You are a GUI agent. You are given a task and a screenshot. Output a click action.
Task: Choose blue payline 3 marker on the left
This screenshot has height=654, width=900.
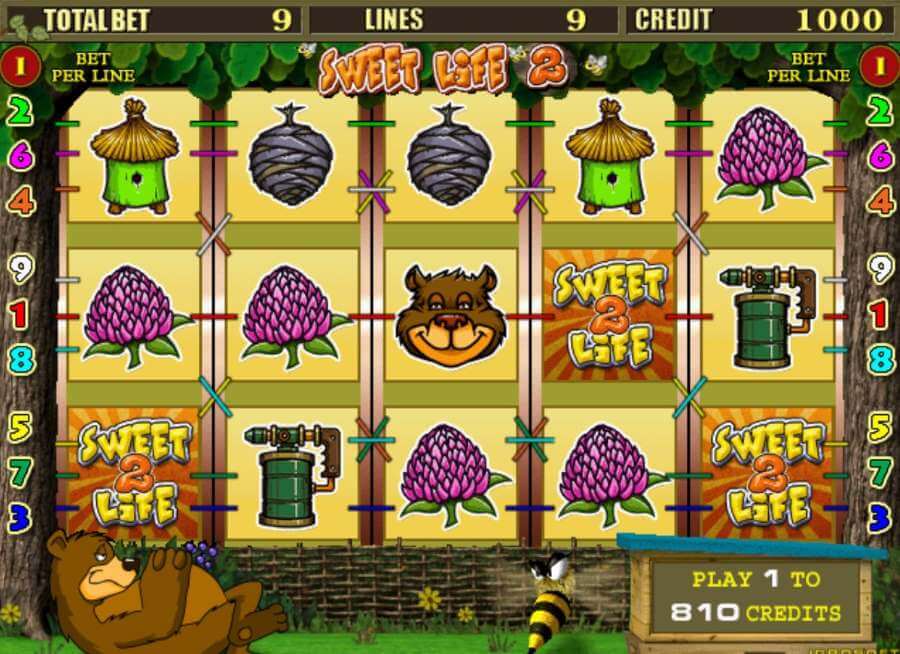(21, 516)
